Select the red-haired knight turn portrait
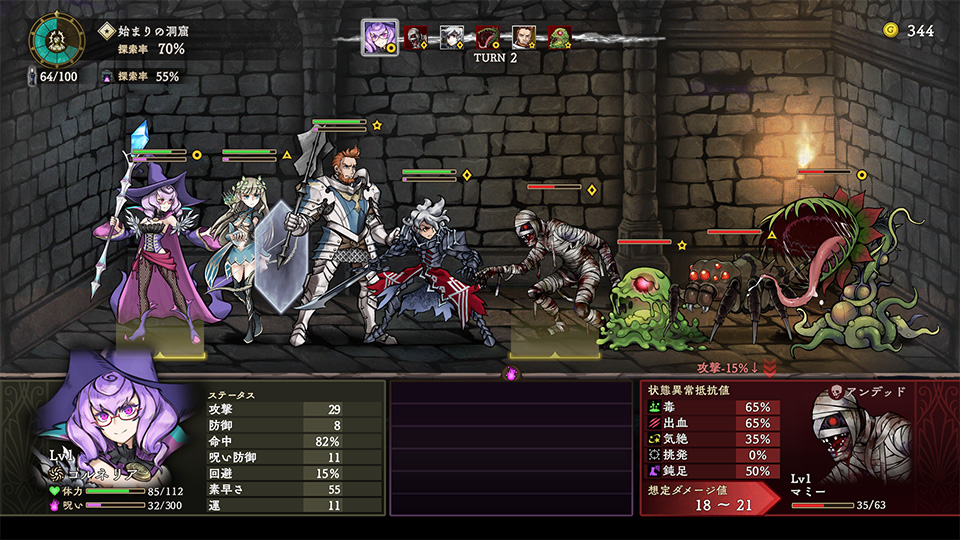 523,38
